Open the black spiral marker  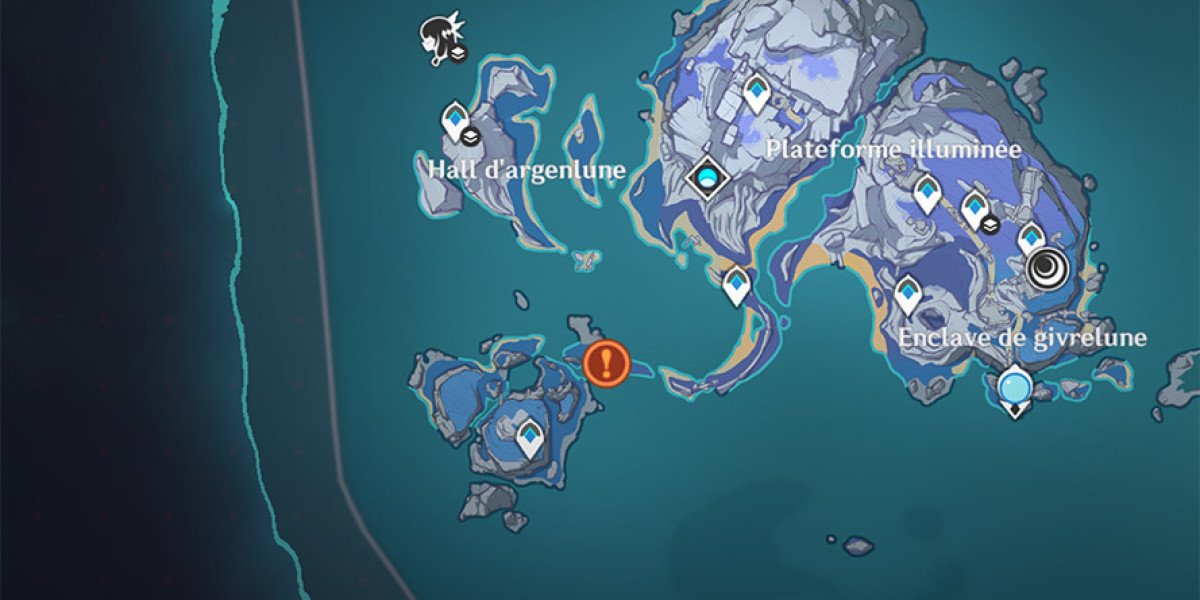(x=1047, y=268)
